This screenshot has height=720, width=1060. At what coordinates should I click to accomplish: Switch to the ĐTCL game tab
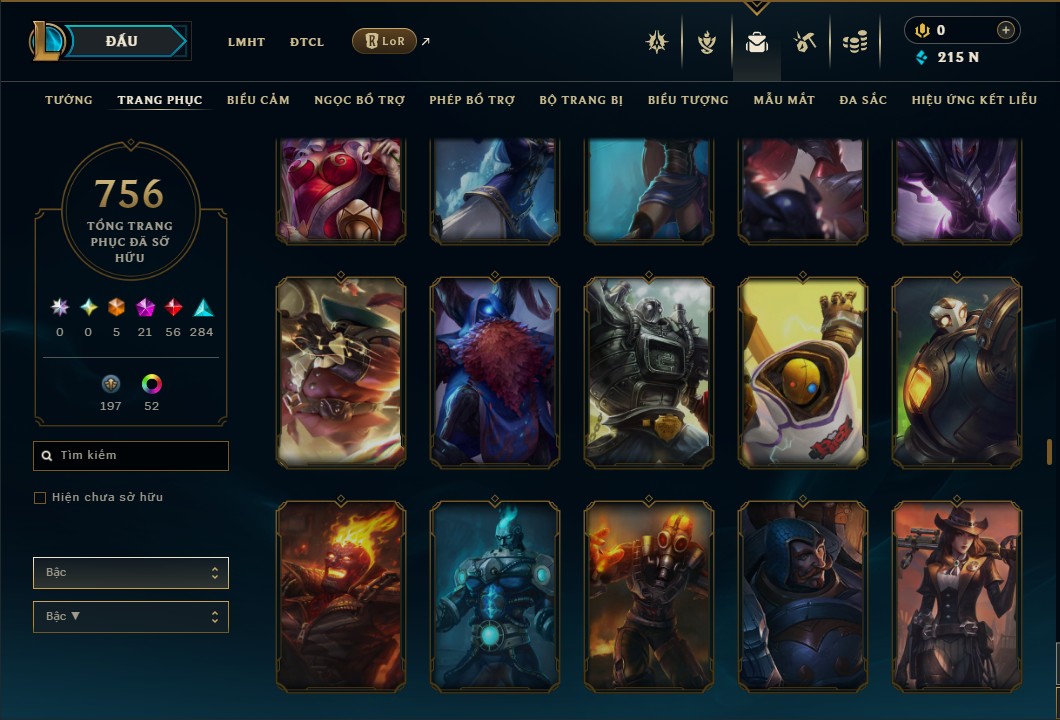(x=307, y=42)
